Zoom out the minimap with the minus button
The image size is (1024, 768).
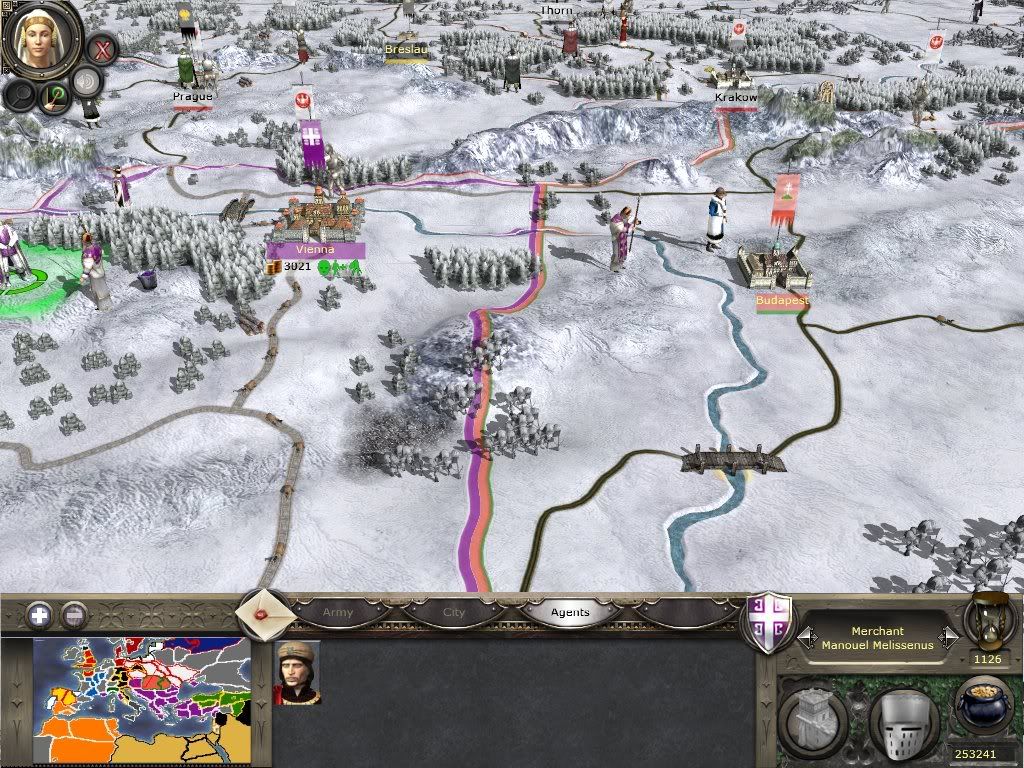[73, 615]
